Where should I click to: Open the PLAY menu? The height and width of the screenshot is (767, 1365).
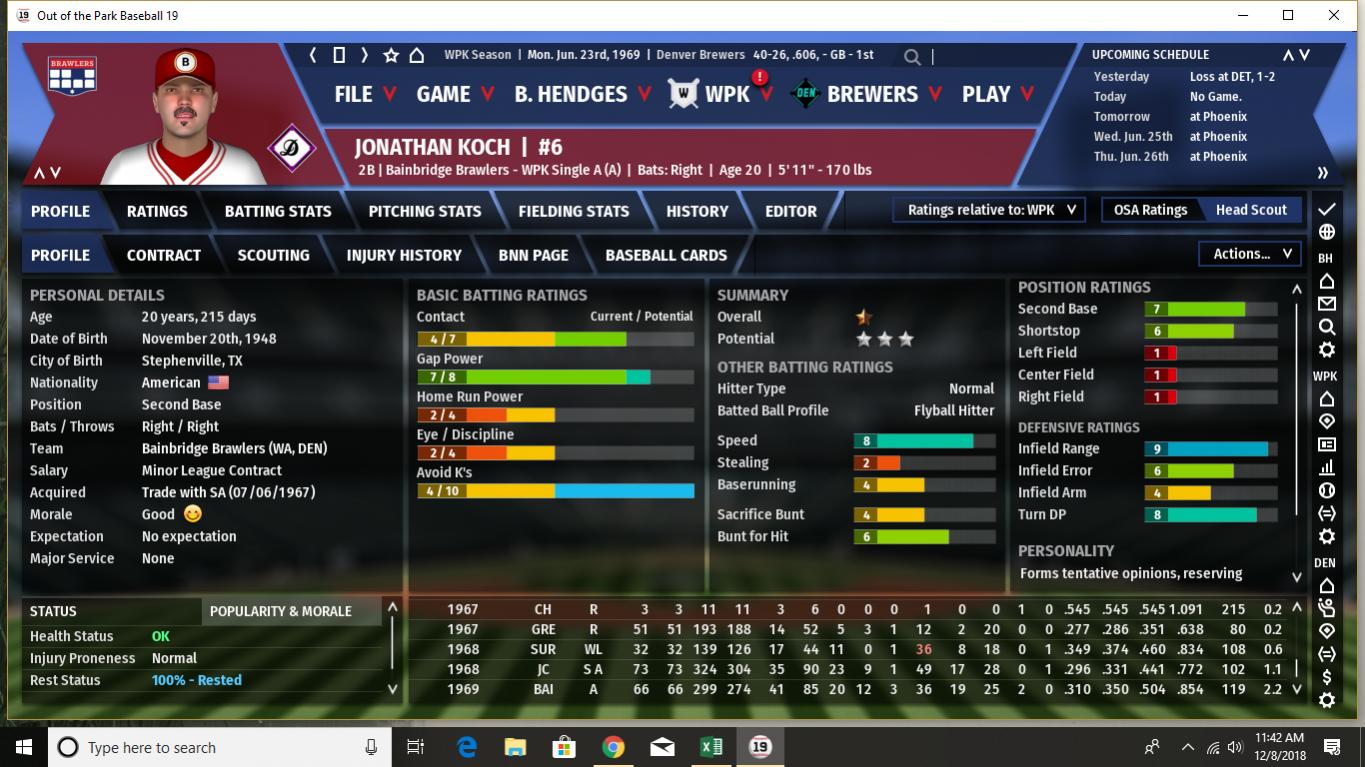(x=997, y=94)
